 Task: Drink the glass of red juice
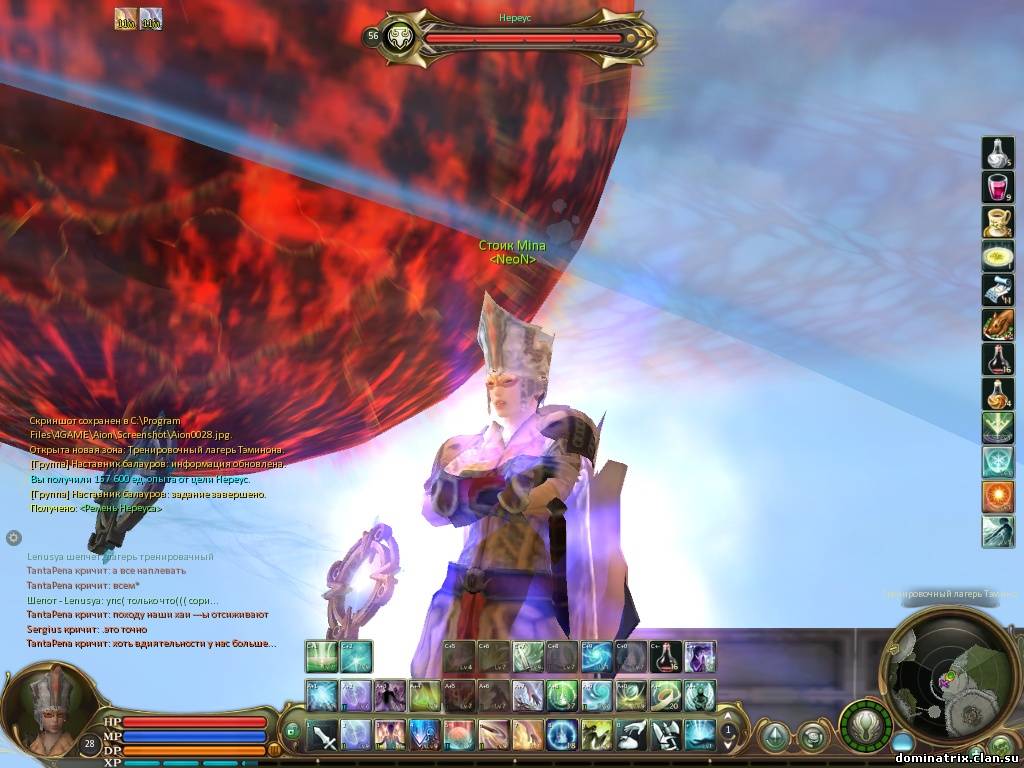(x=997, y=187)
